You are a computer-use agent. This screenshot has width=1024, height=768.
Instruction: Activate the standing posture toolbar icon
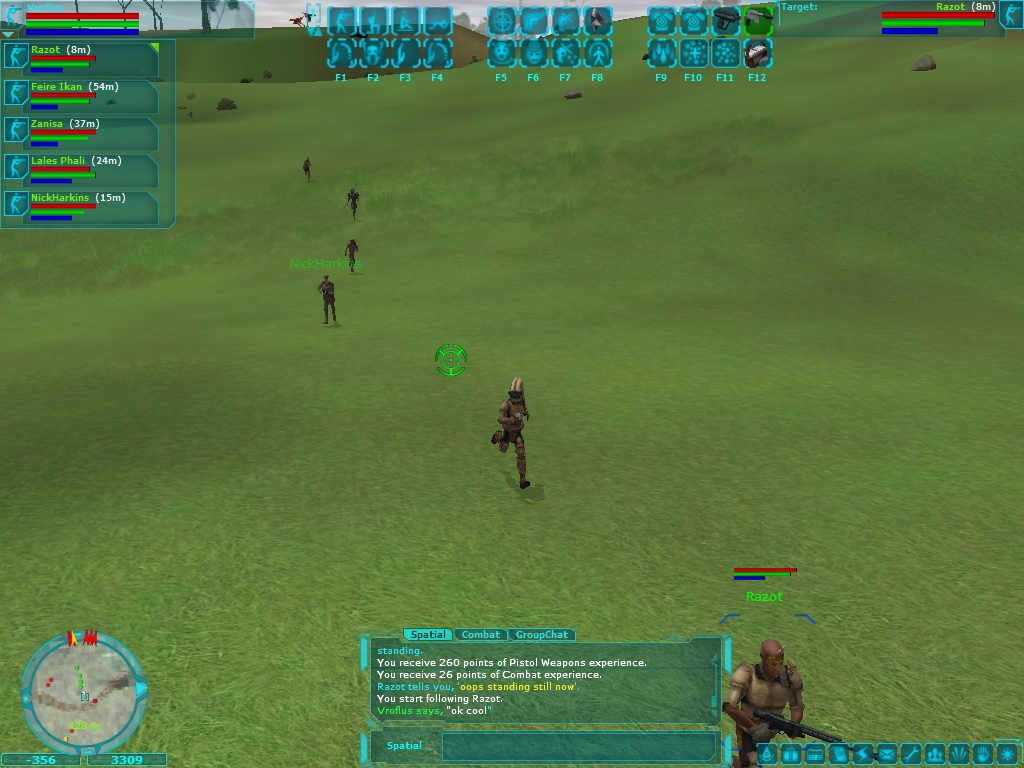(x=342, y=21)
